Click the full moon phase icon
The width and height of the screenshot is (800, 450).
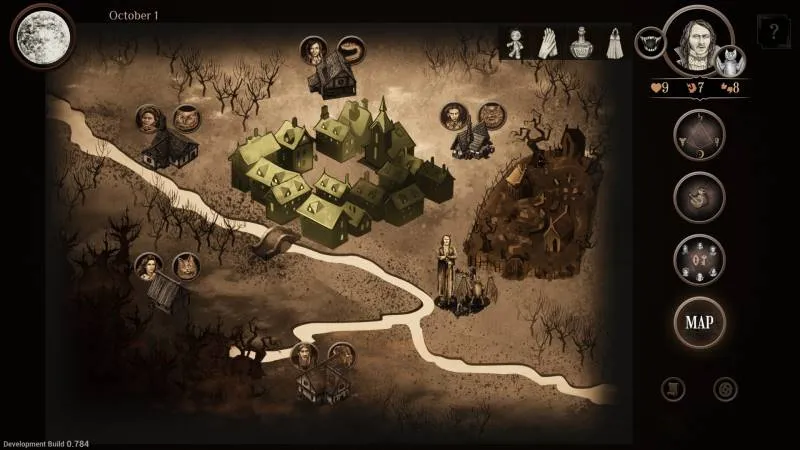tap(41, 35)
